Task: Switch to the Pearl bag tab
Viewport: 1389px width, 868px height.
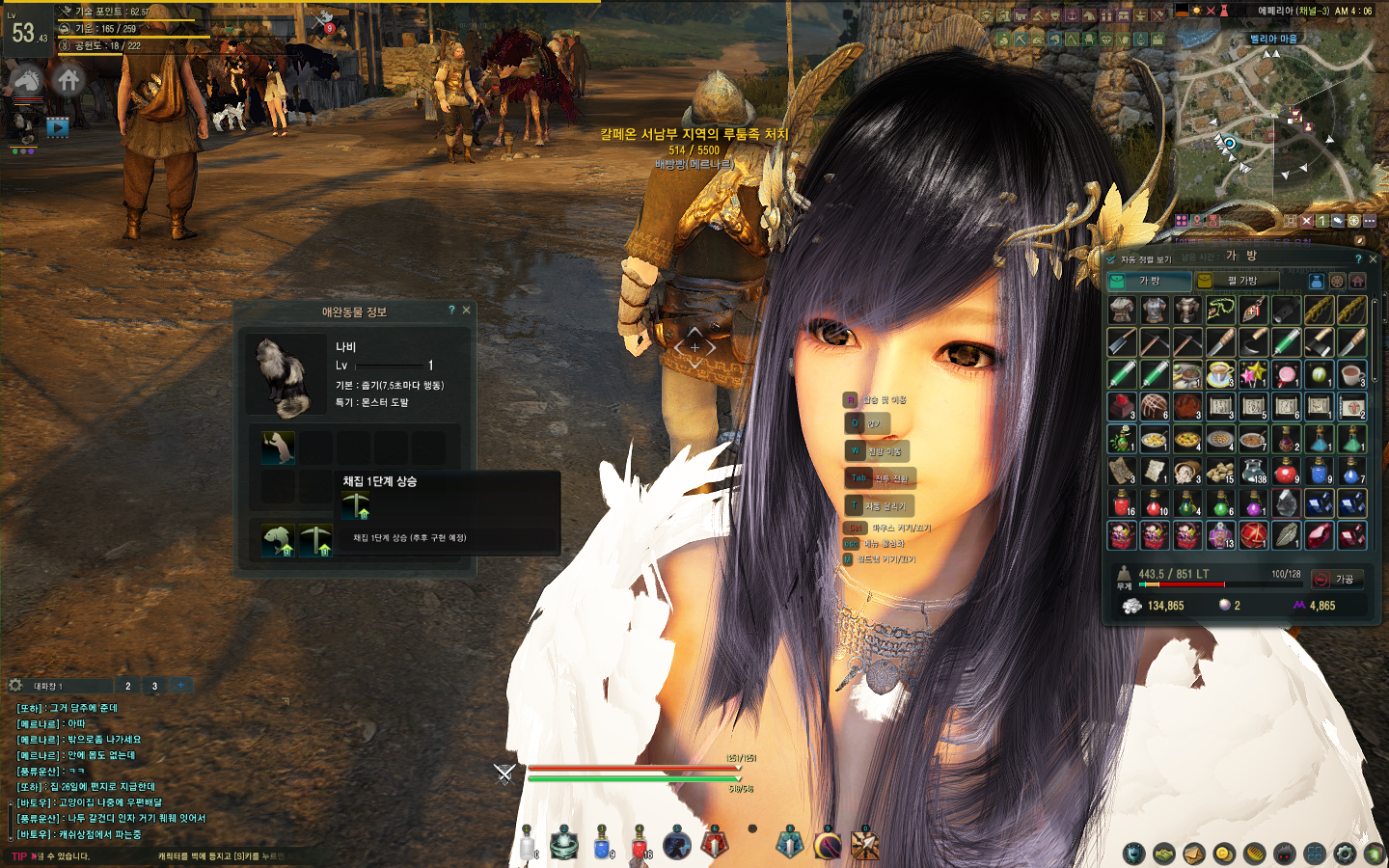Action: tap(1237, 281)
